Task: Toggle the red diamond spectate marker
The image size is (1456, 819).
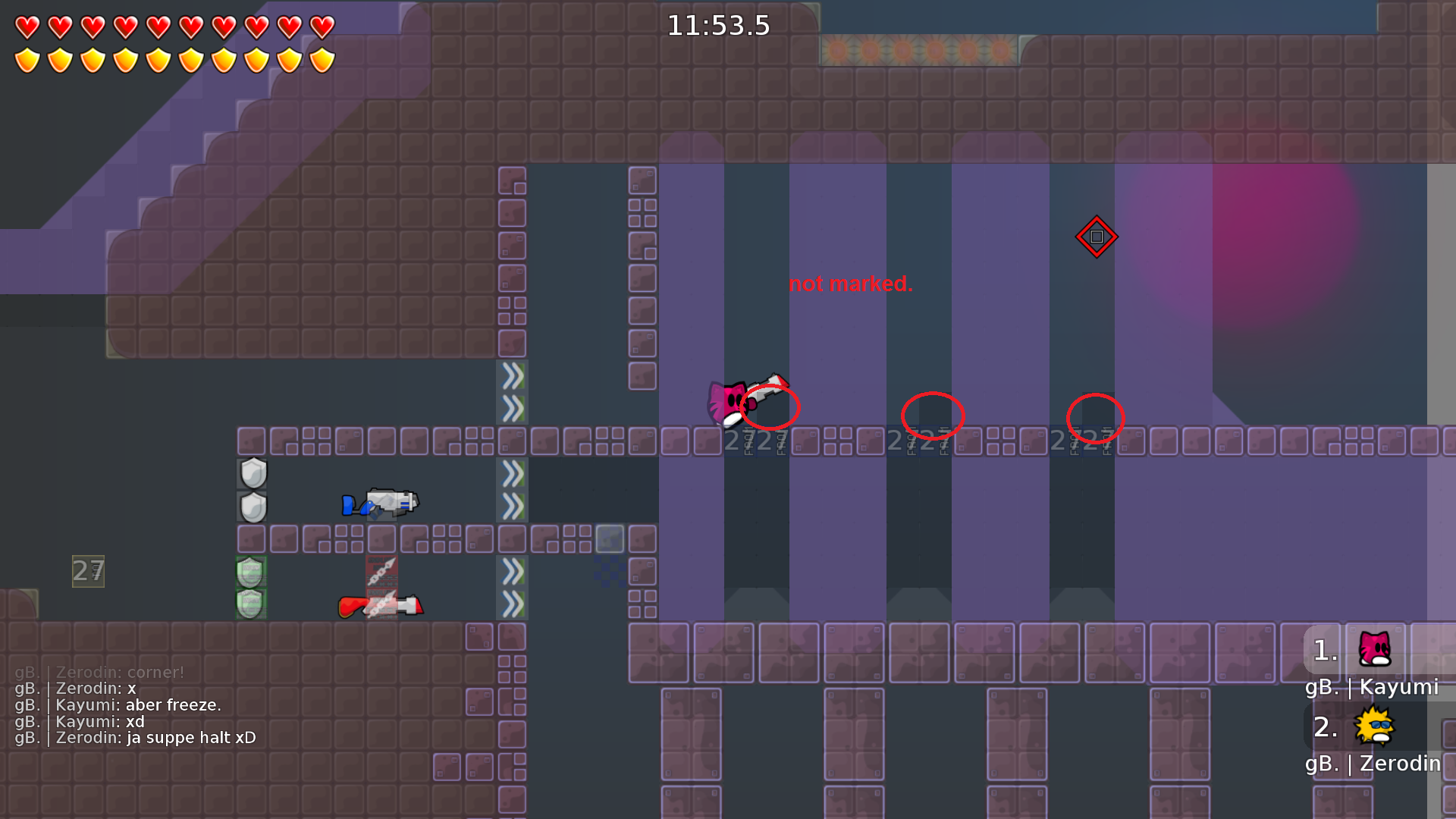Action: (1097, 237)
